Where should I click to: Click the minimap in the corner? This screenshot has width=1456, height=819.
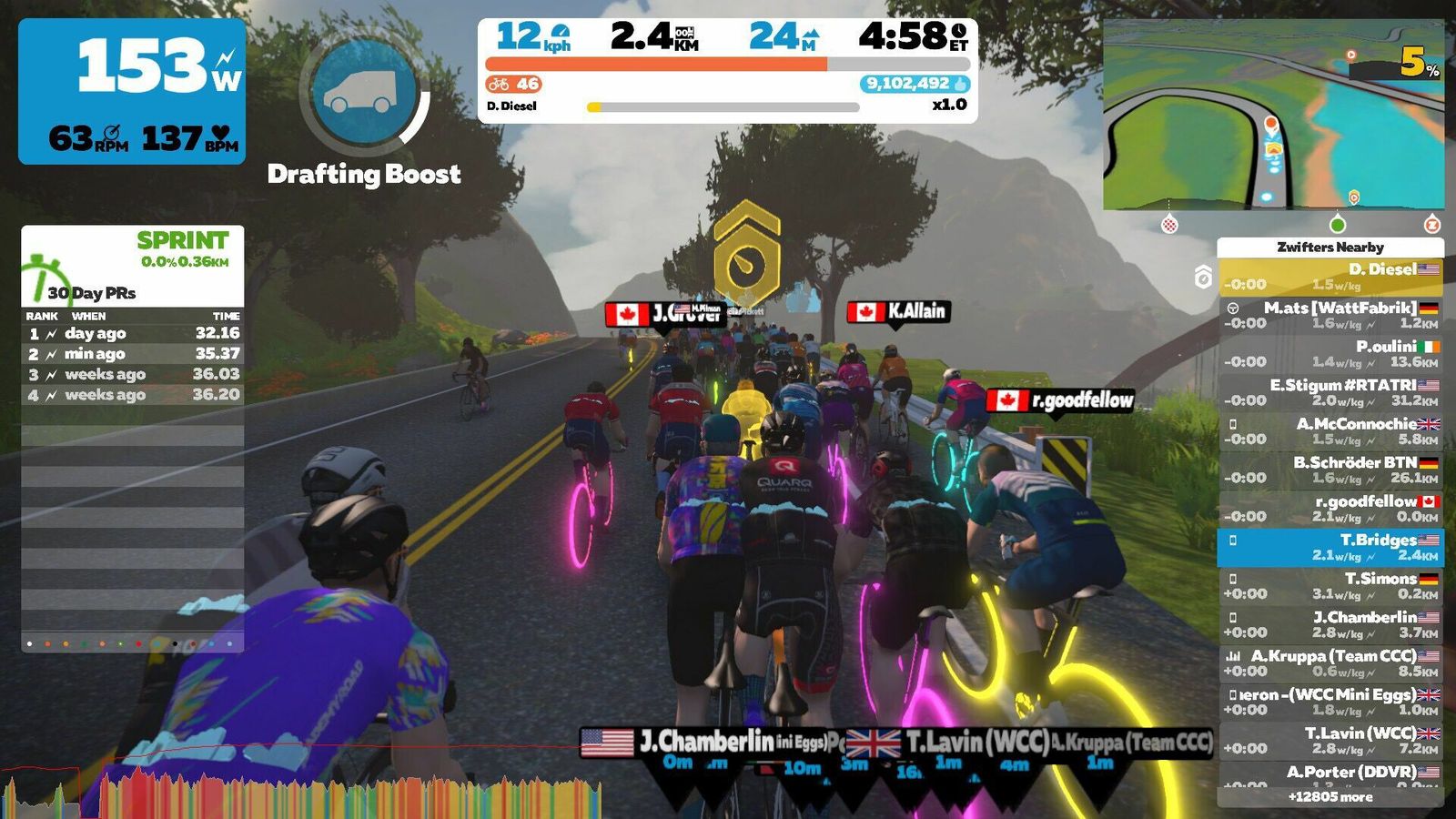click(1272, 116)
